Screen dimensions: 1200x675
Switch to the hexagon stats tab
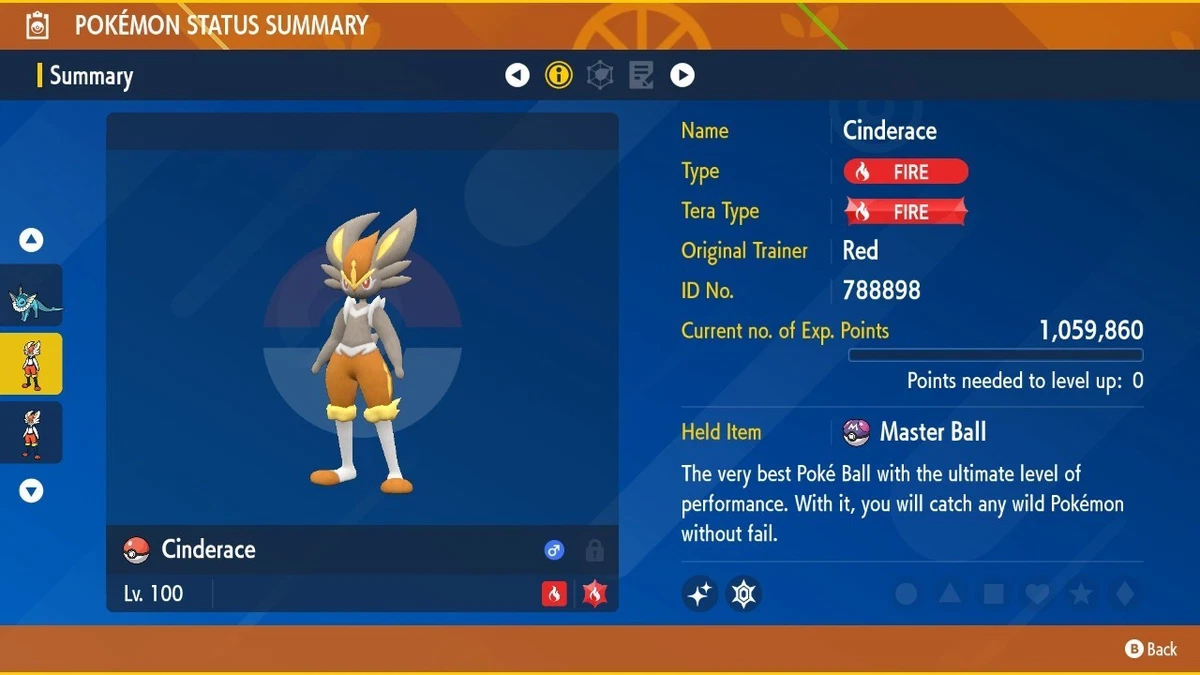600,75
